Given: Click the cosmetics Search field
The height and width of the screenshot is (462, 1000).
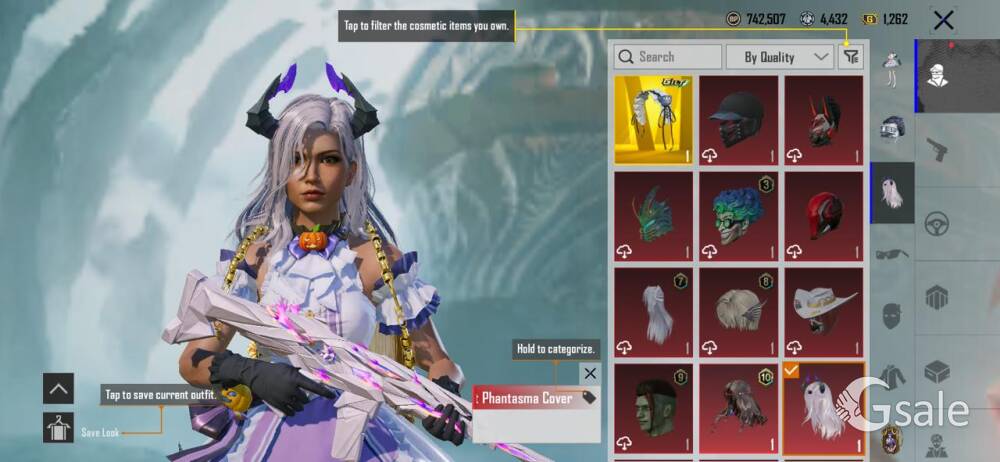Looking at the screenshot, I should 668,57.
